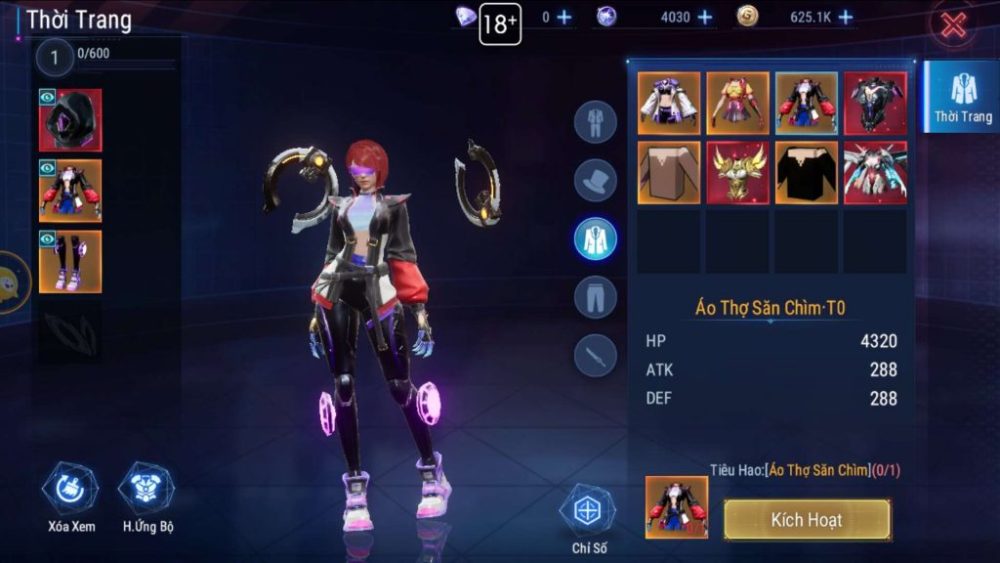Select the jacket top category

click(595, 238)
